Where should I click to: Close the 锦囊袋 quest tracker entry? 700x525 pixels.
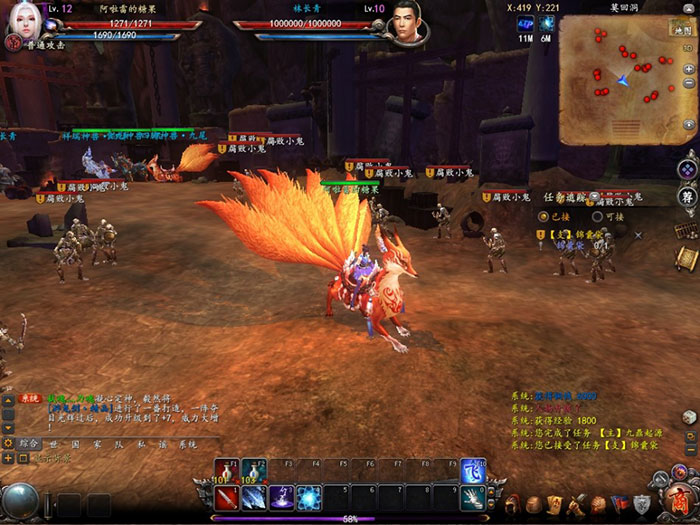[x=638, y=235]
